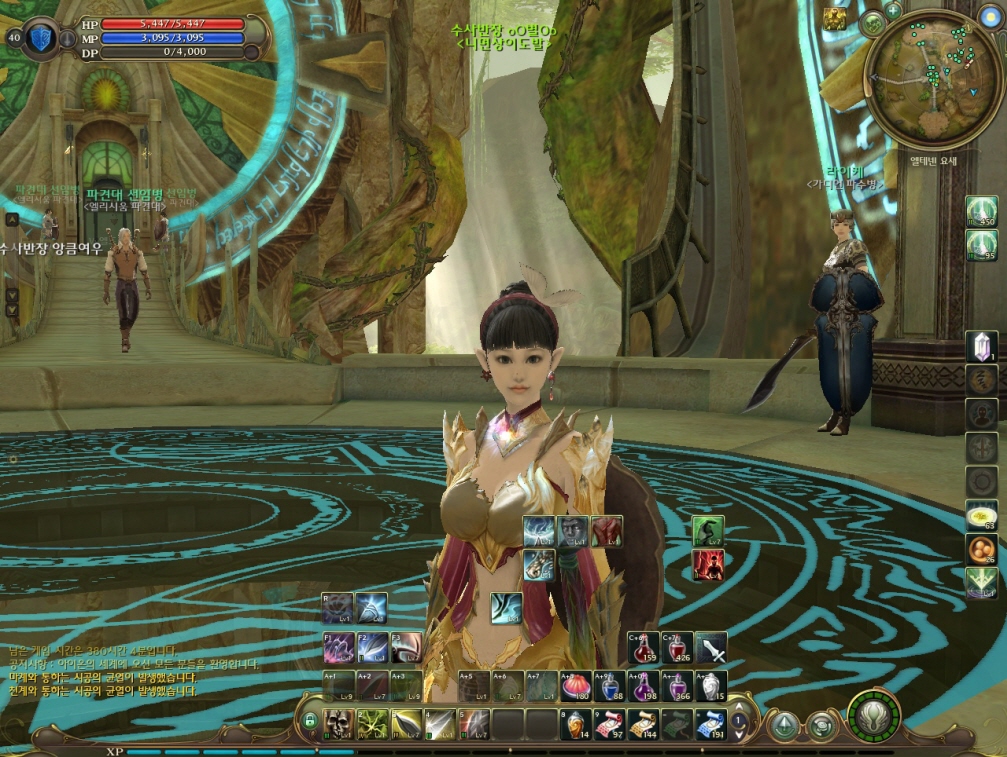The height and width of the screenshot is (757, 1007).
Task: Use the white scroll with count 144
Action: (641, 723)
